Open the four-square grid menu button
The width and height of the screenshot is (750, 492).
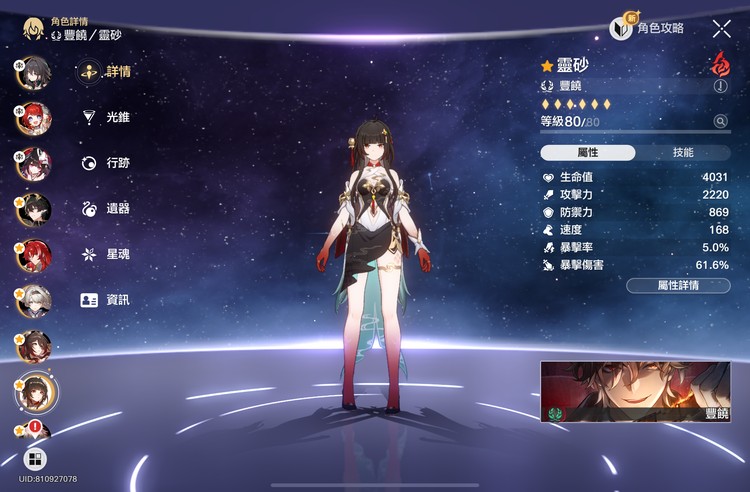(35, 459)
